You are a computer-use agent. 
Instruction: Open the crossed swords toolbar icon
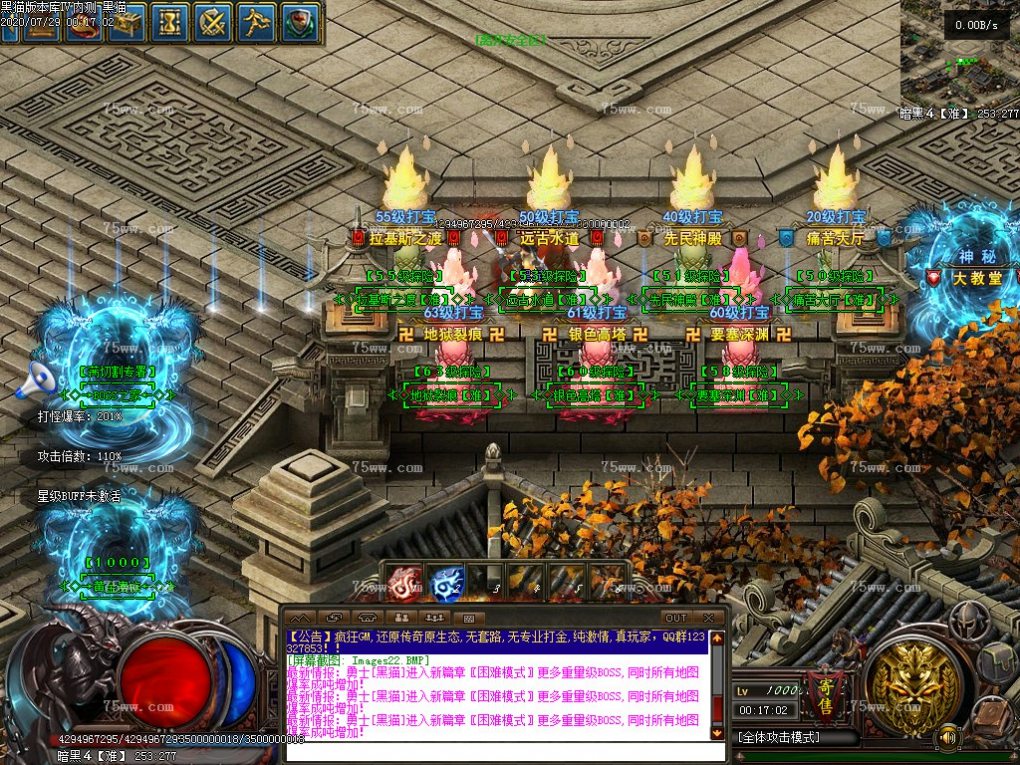213,21
